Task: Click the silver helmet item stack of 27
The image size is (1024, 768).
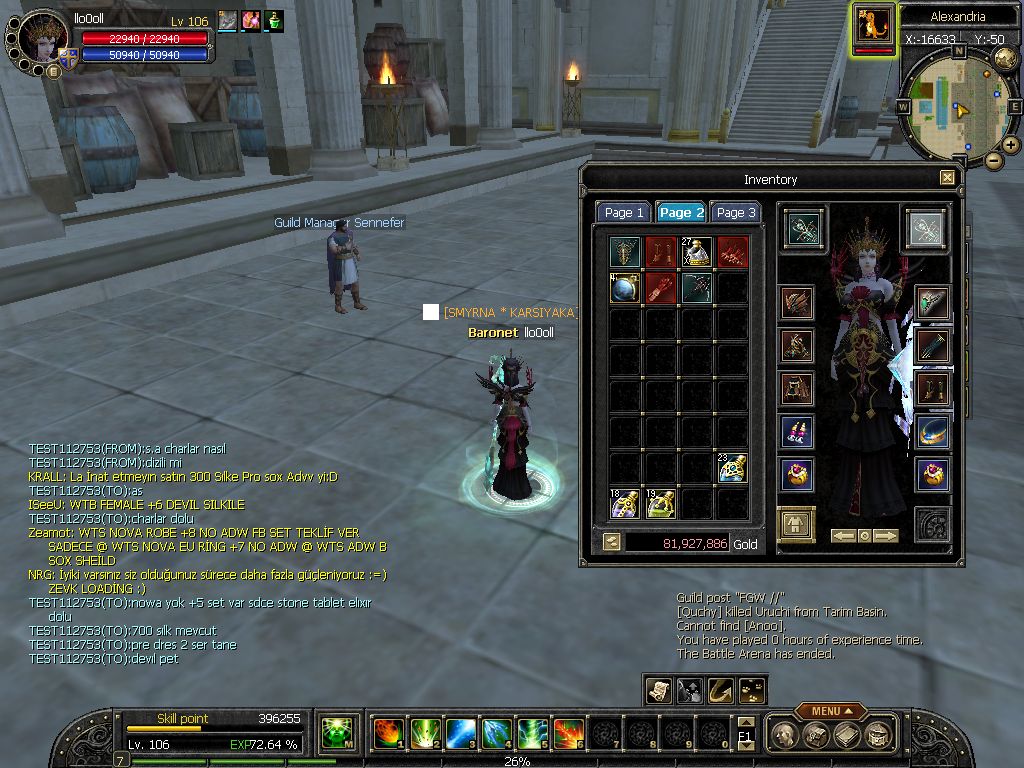Action: coord(696,252)
